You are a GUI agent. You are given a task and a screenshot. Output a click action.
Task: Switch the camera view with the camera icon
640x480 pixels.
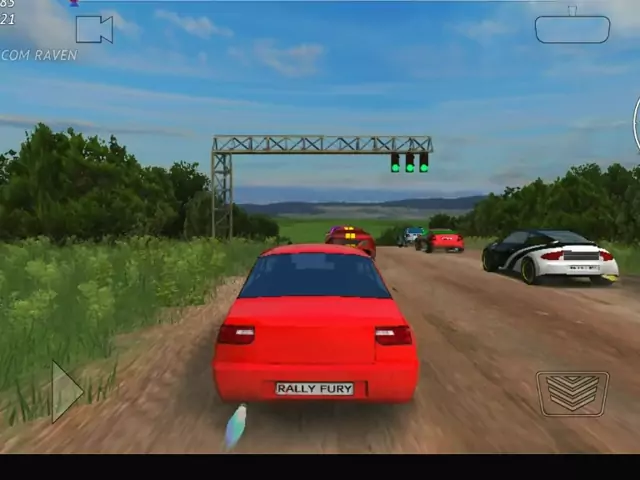point(94,29)
